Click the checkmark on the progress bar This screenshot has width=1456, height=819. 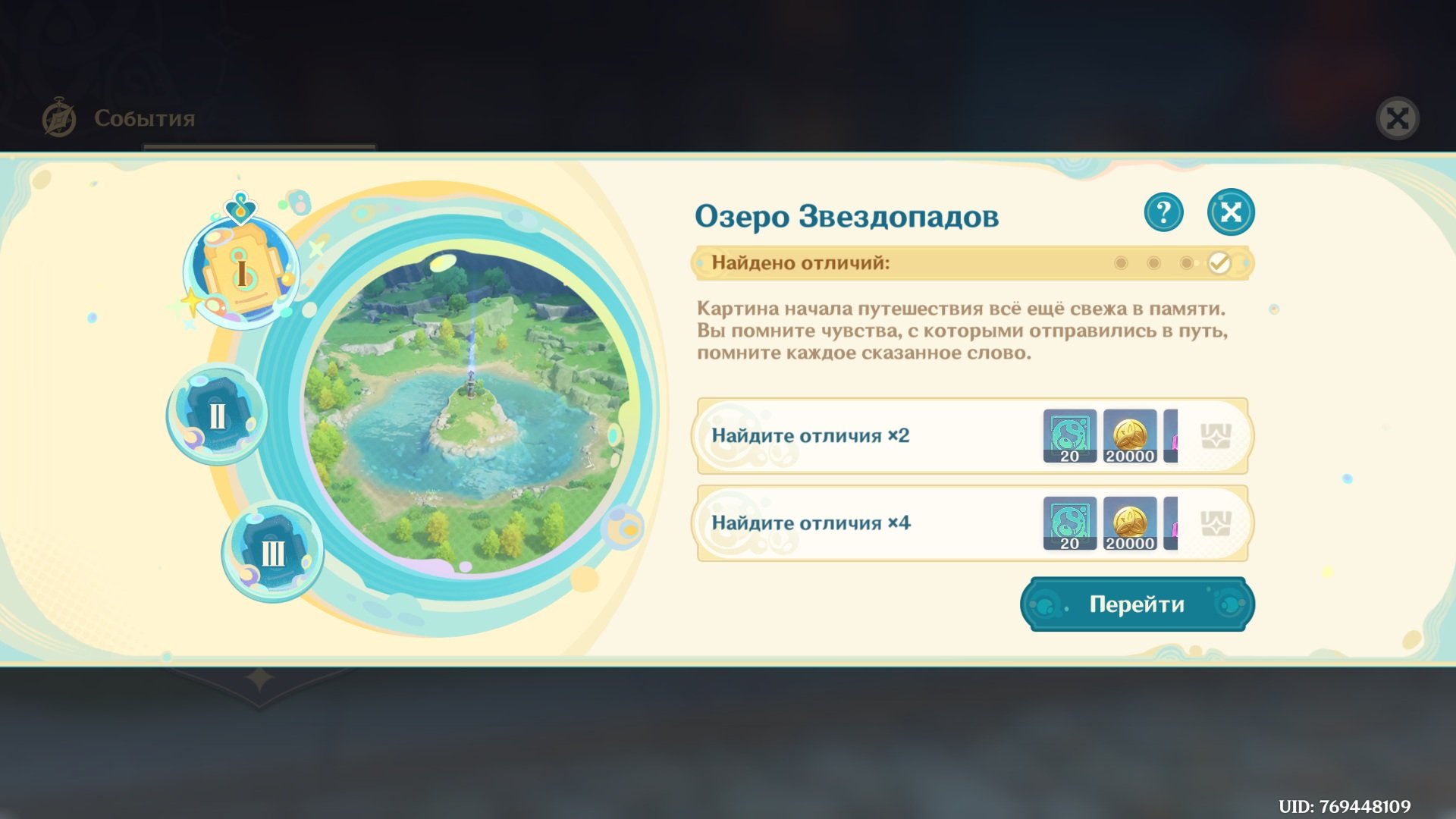(x=1220, y=264)
